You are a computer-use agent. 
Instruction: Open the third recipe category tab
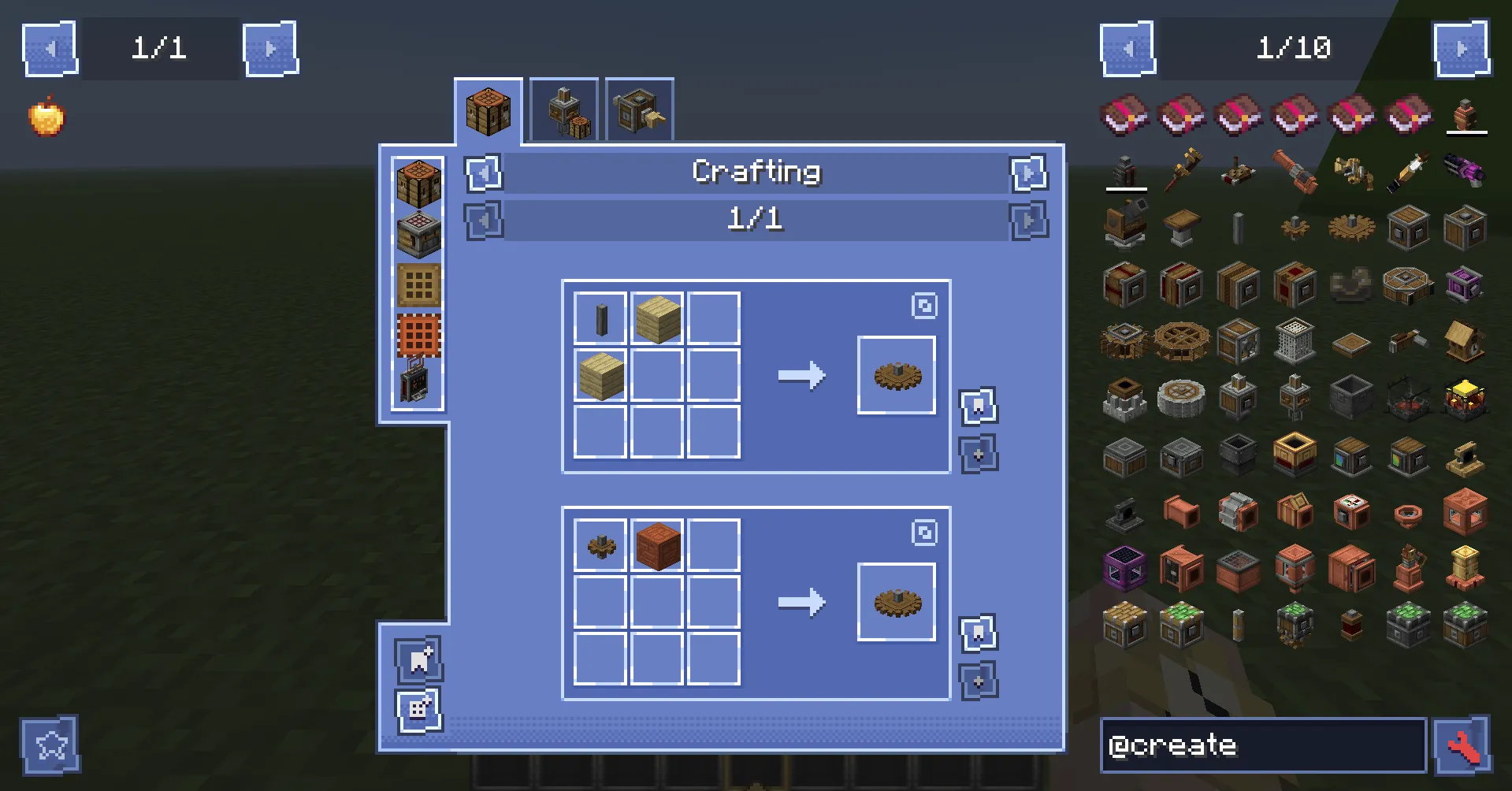[638, 110]
